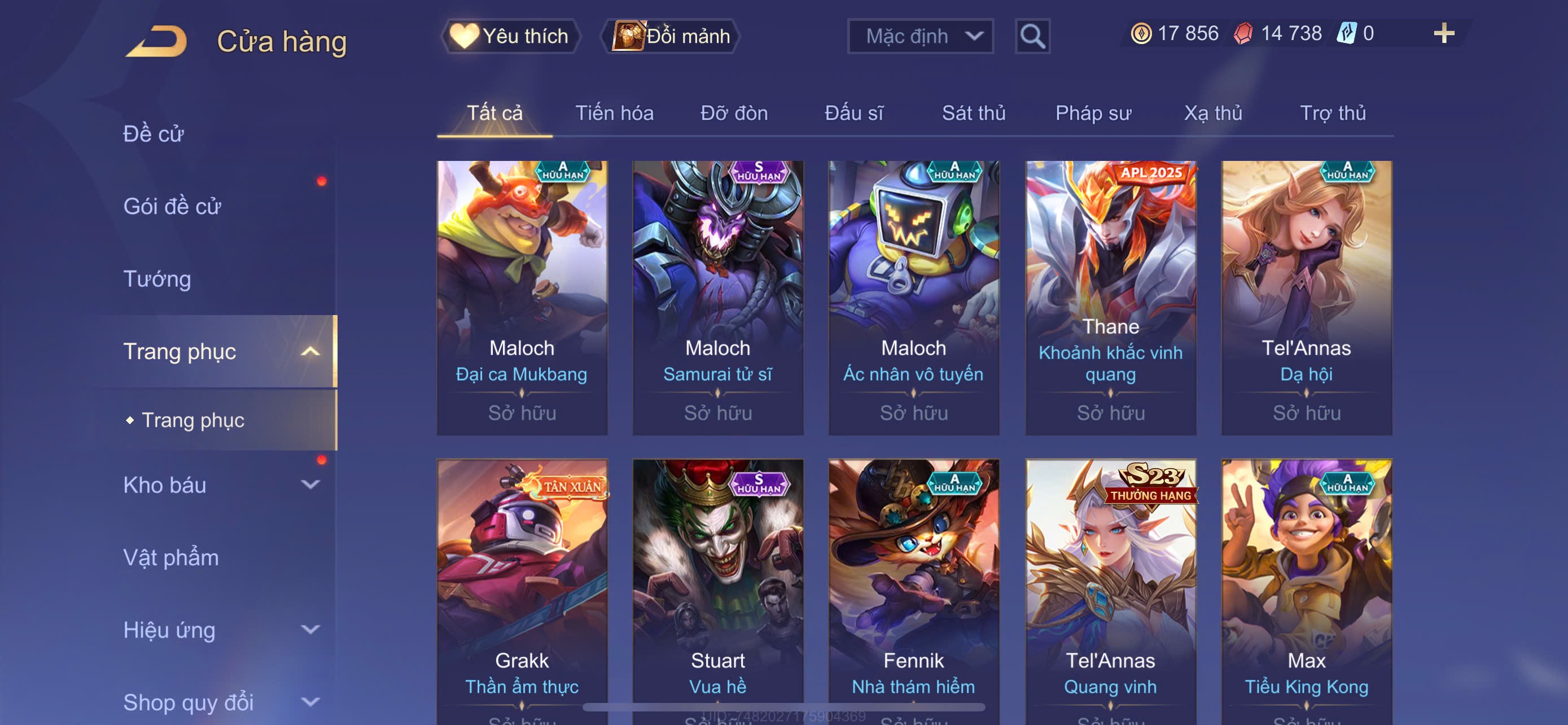Screen dimensions: 1568x725
Task: Open the Yêu thích favorites list
Action: click(510, 37)
